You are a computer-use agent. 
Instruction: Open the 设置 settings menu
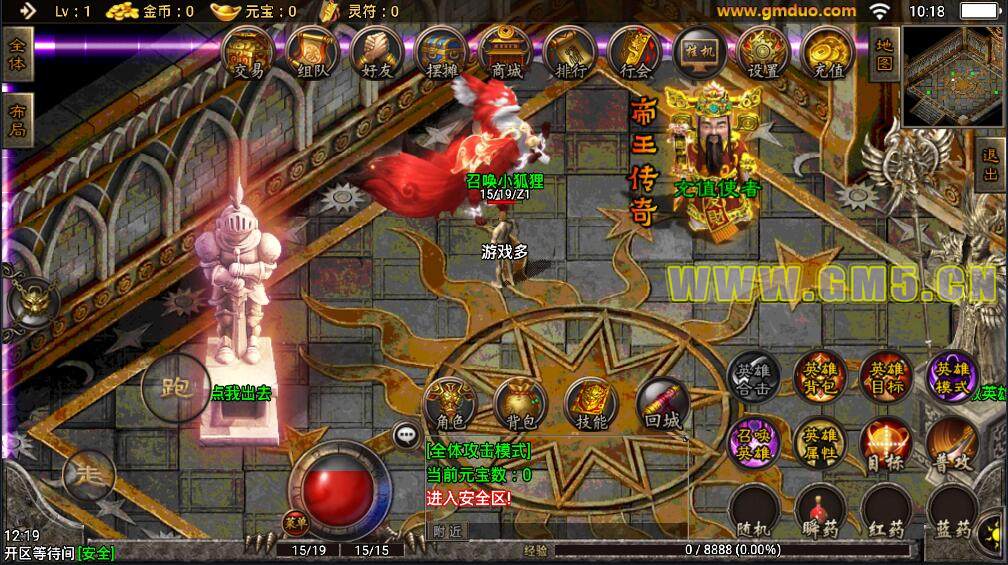click(x=763, y=53)
